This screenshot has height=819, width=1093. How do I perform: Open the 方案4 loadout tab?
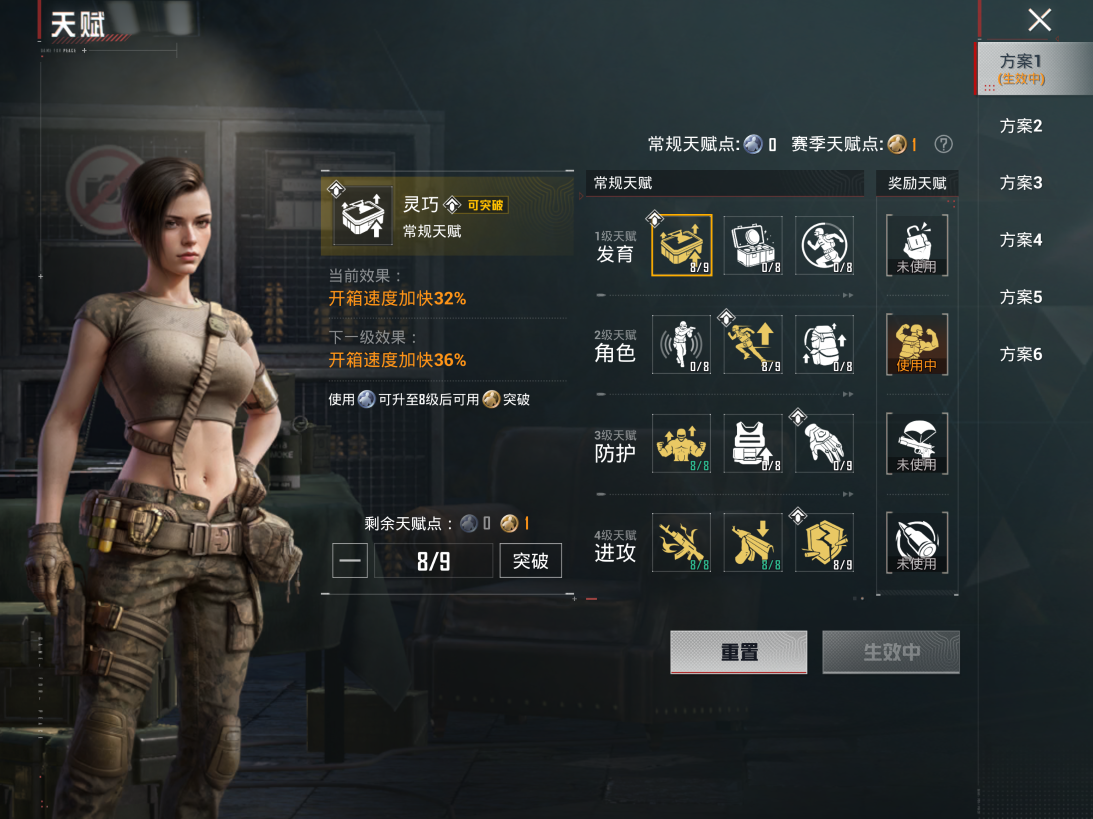coord(1021,240)
